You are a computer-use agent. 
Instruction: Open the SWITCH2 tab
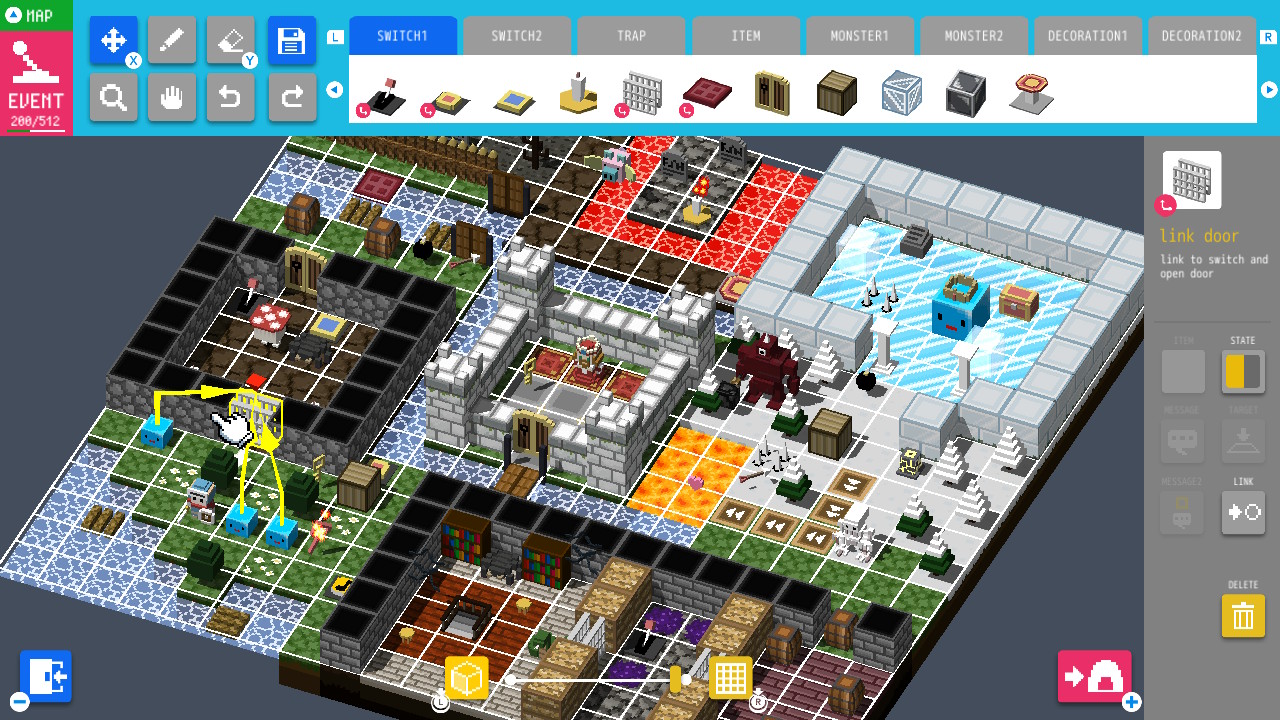[517, 35]
